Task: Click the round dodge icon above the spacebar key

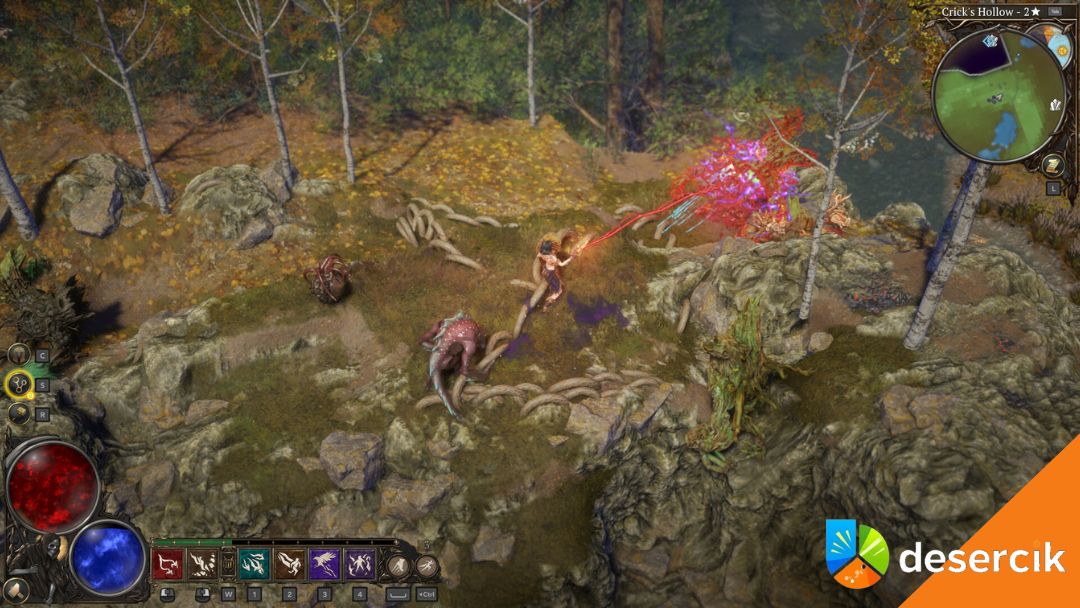Action: 400,567
